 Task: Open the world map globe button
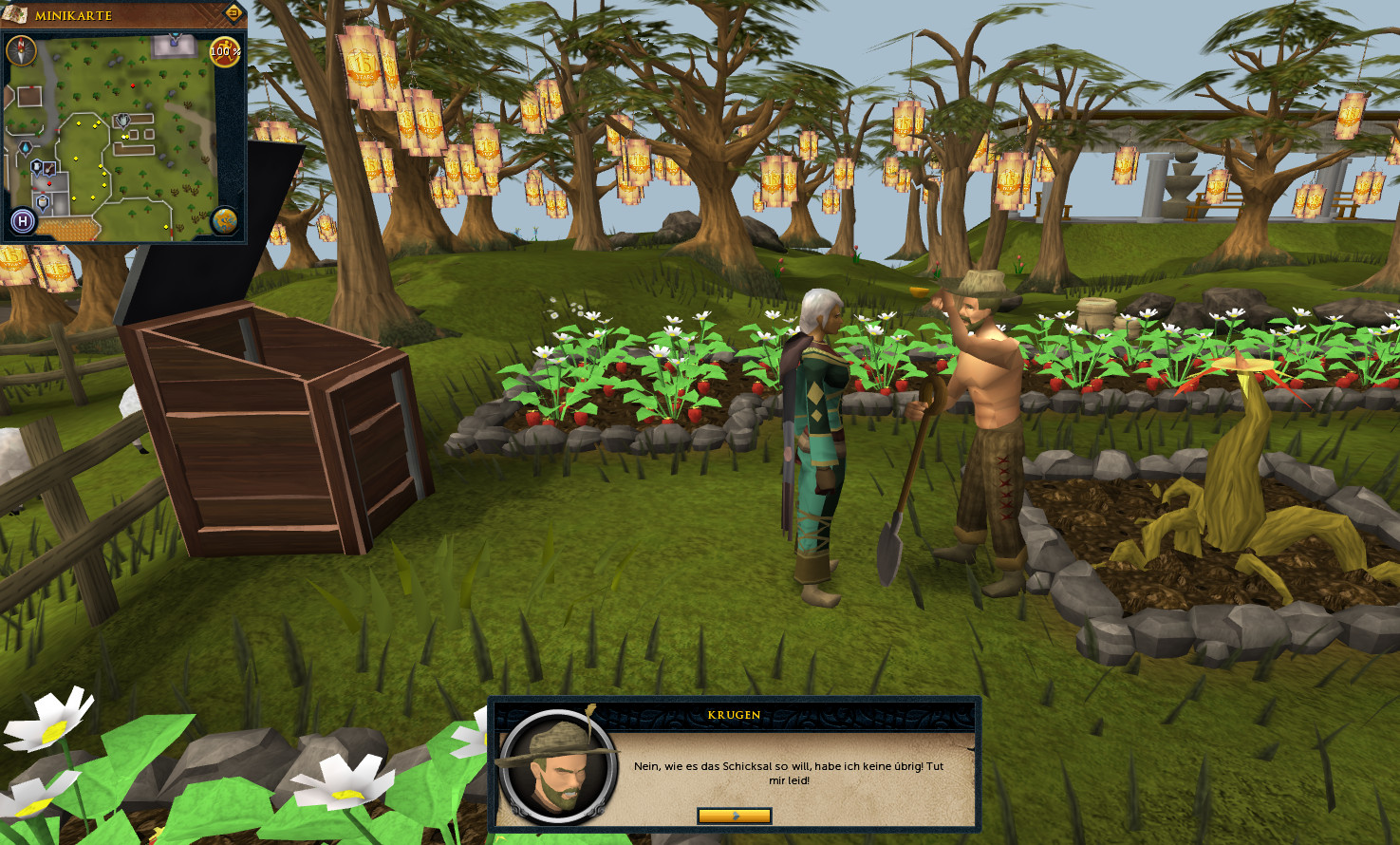(x=224, y=221)
